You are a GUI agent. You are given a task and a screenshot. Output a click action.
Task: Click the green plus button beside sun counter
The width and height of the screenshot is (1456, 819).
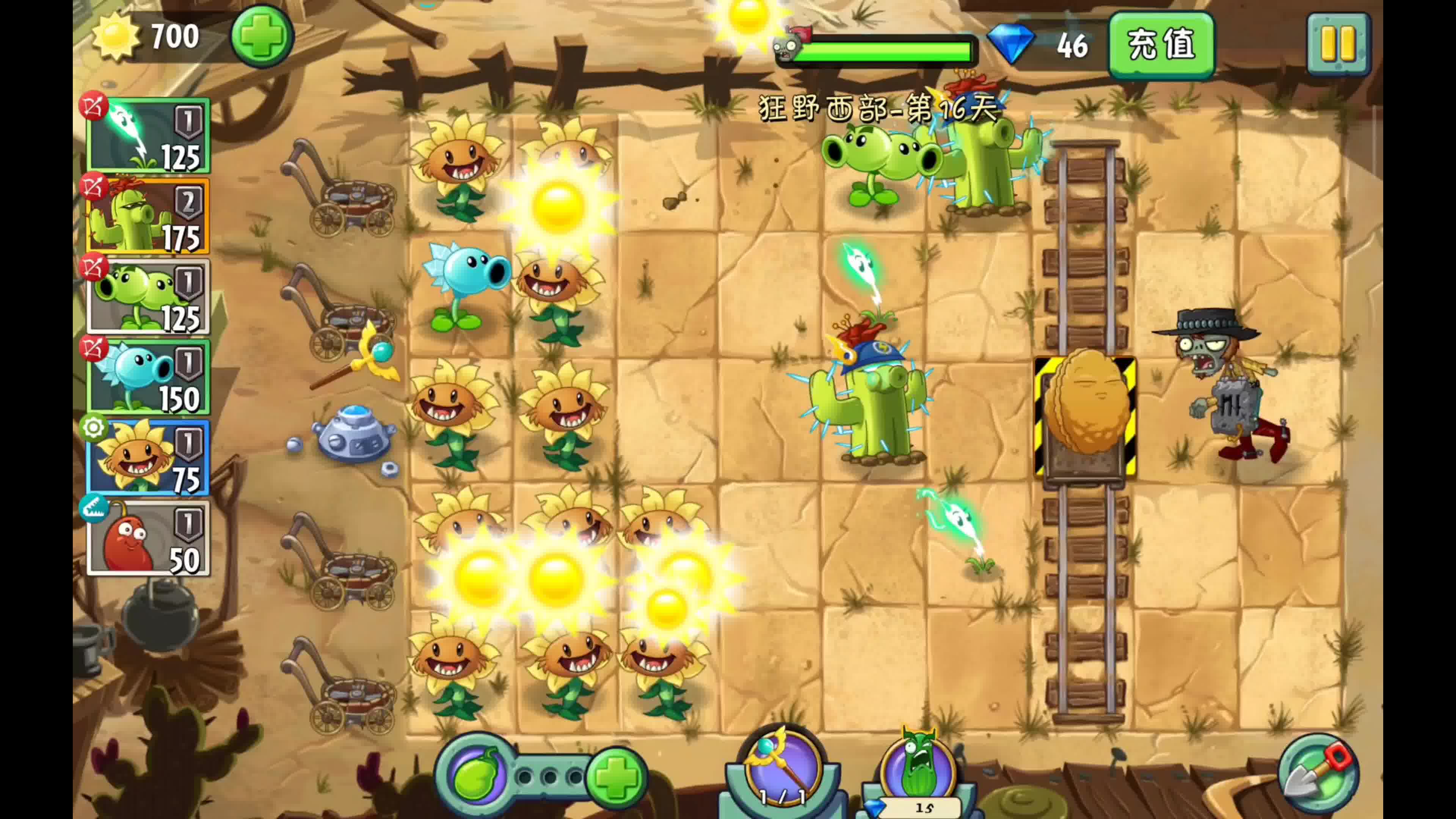(x=261, y=36)
